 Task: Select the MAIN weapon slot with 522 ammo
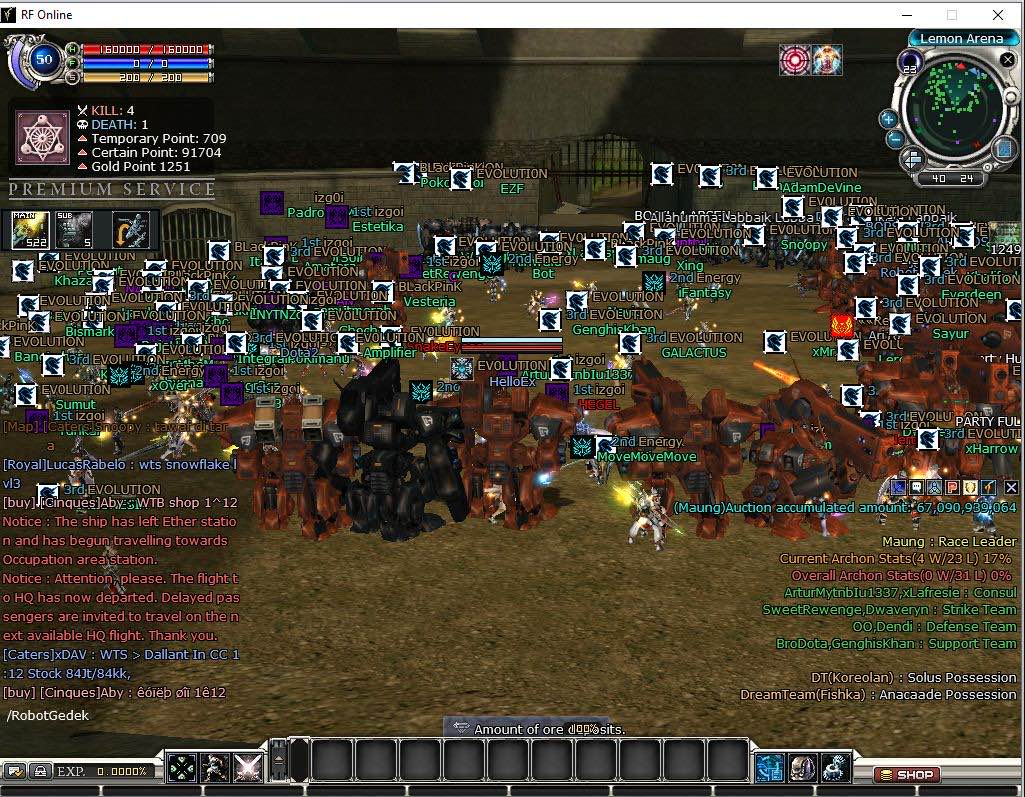coord(30,230)
